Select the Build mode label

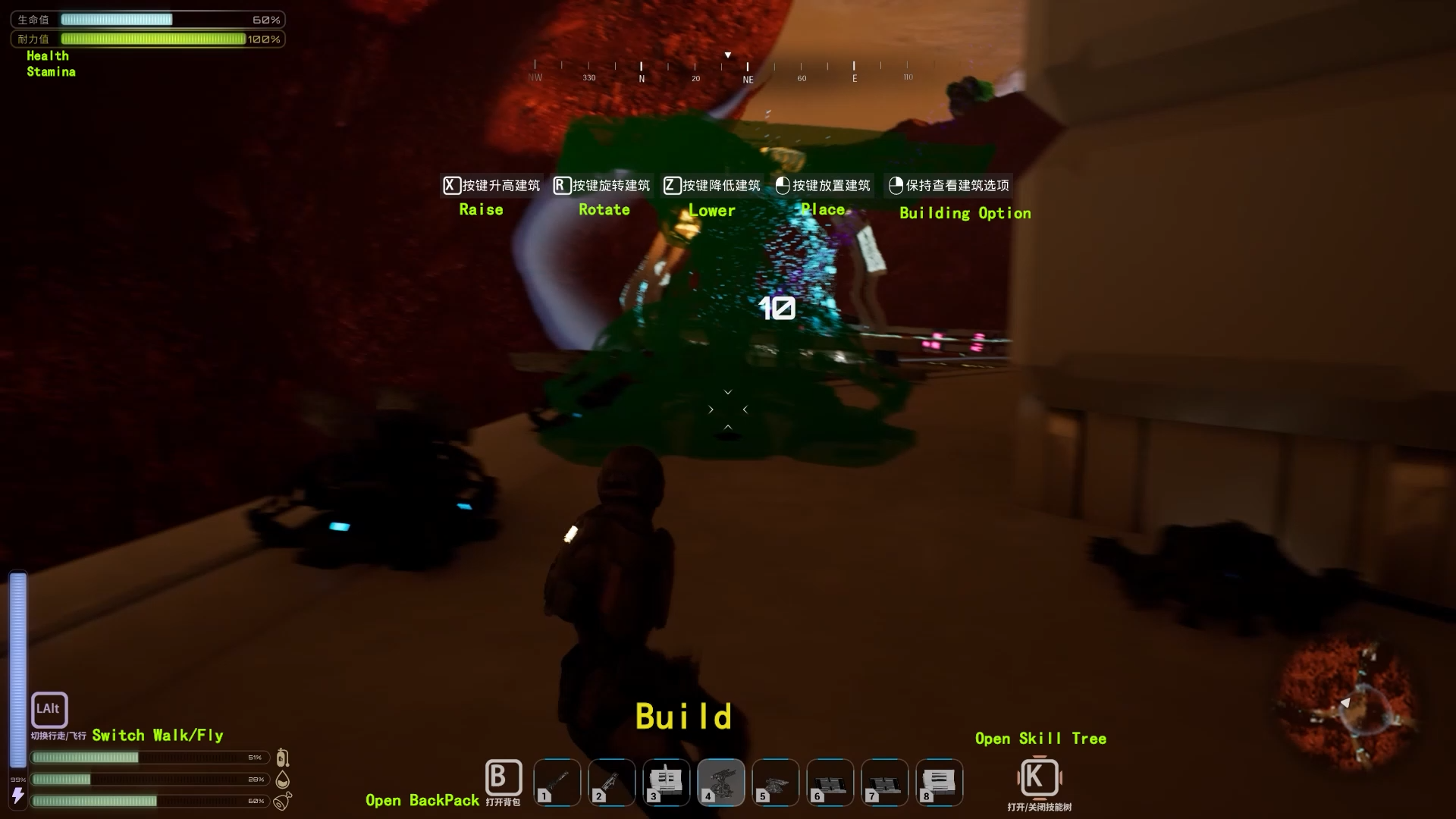tap(682, 714)
